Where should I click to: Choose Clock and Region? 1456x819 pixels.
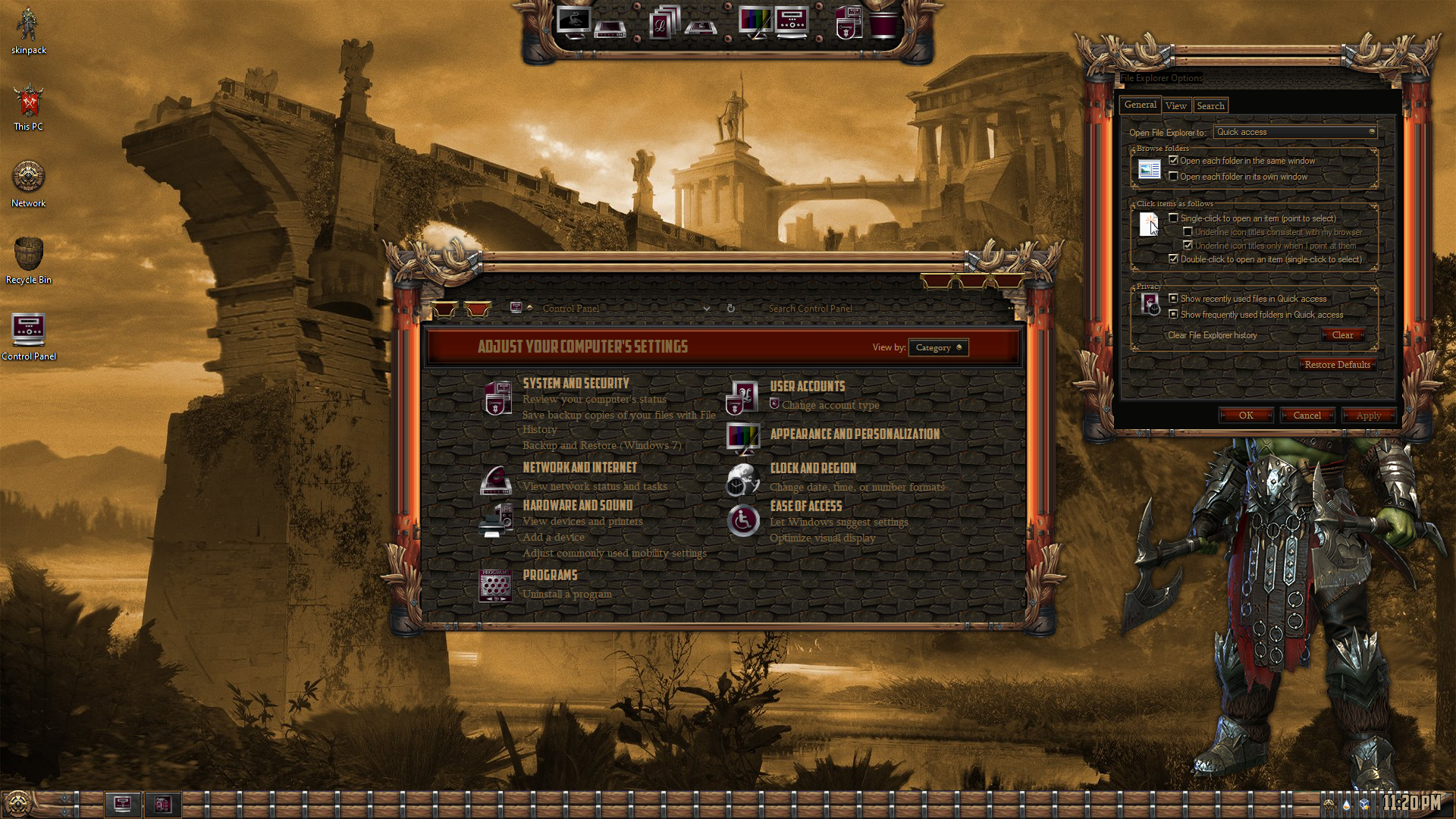click(813, 468)
